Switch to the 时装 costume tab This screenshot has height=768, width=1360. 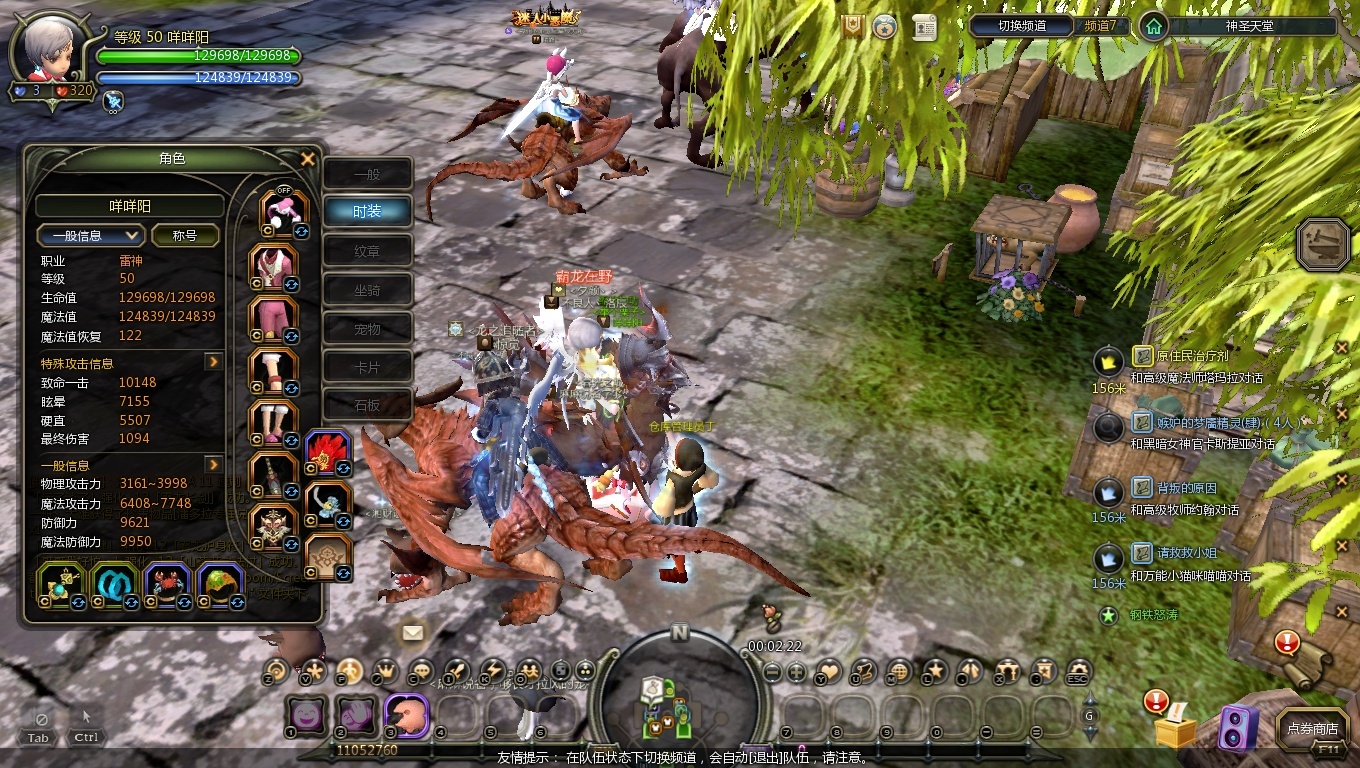[x=367, y=211]
